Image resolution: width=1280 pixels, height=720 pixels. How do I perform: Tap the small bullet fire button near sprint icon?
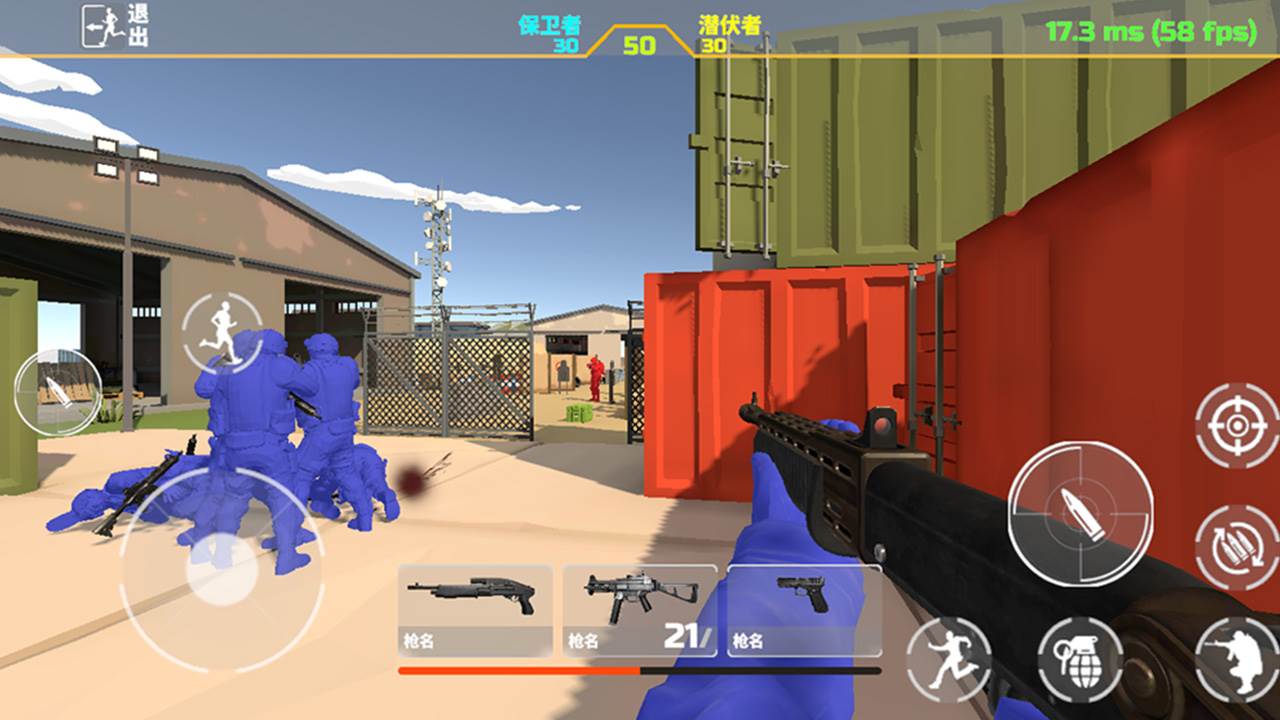(x=58, y=391)
